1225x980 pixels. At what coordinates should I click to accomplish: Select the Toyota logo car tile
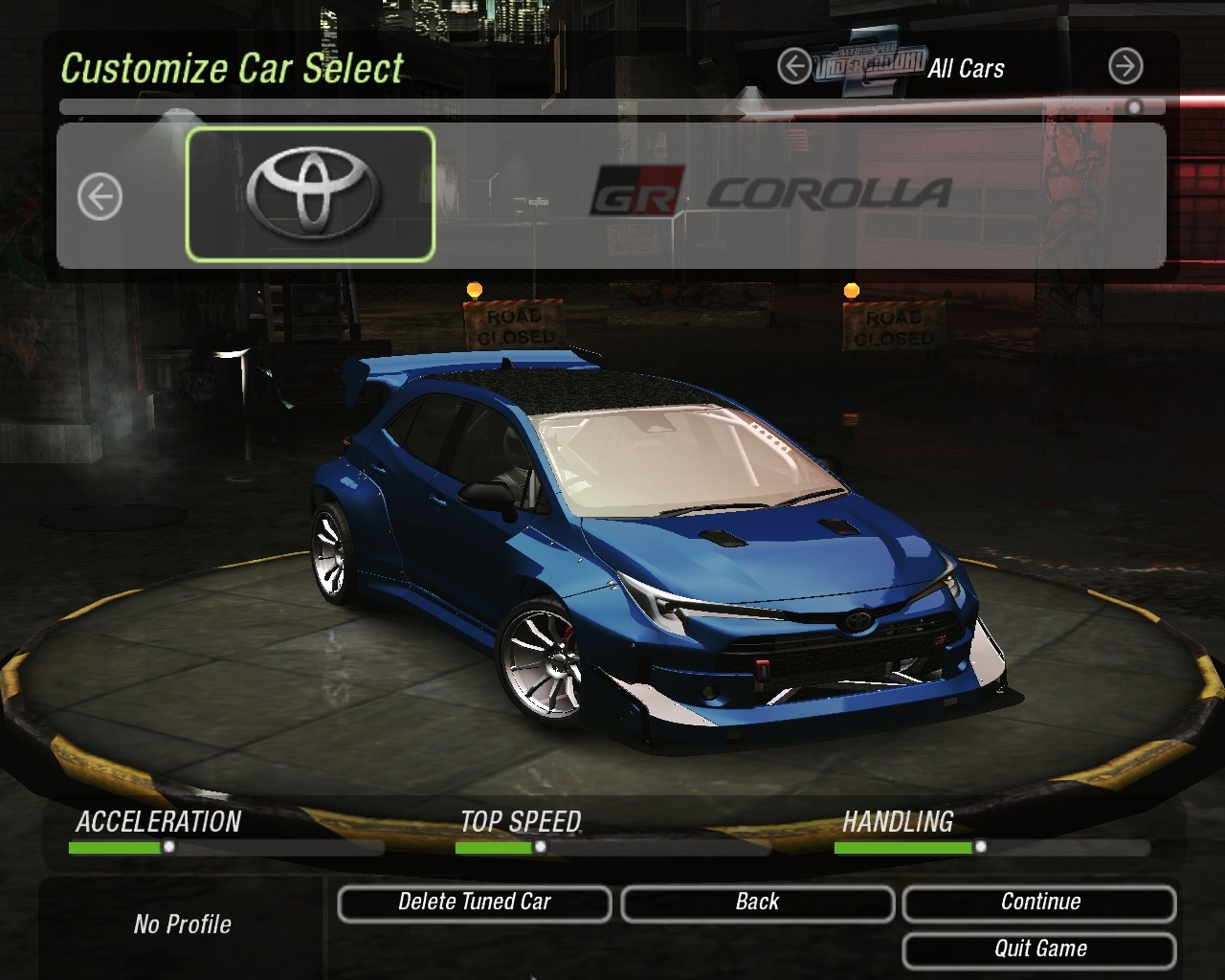pyautogui.click(x=310, y=194)
